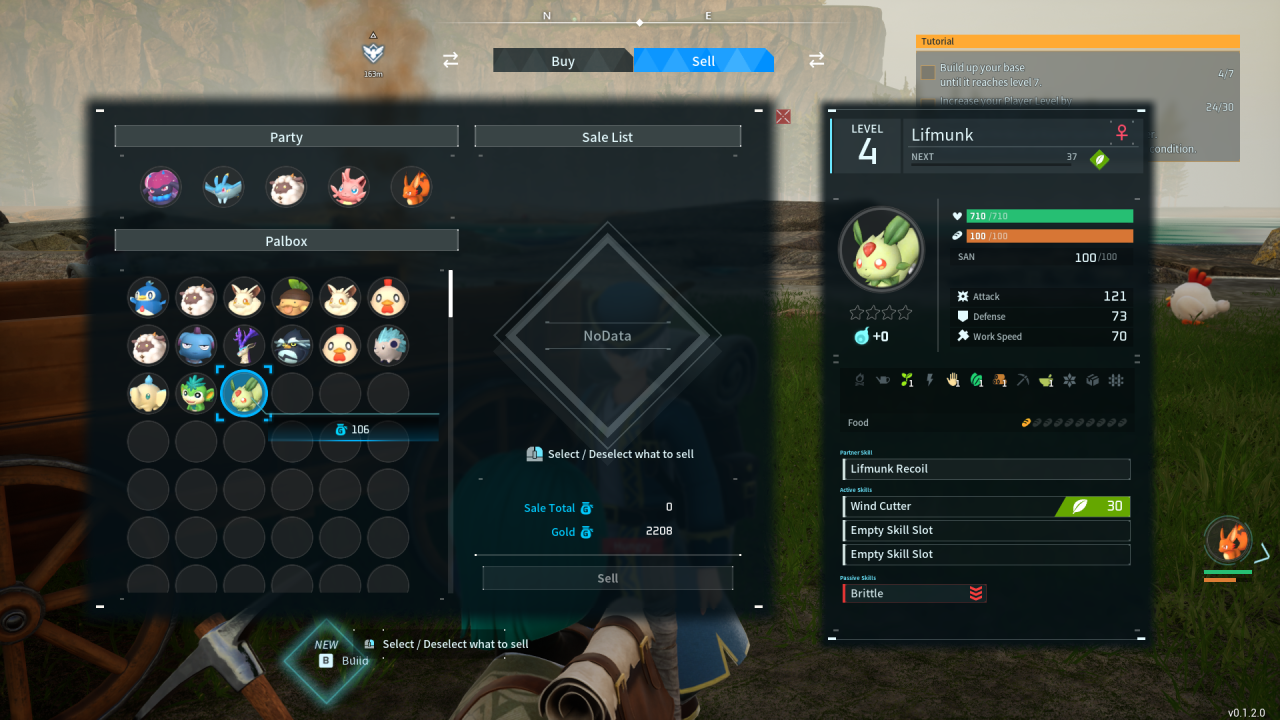The height and width of the screenshot is (720, 1280).
Task: Click the Transporting work suitability icon
Action: pyautogui.click(x=1092, y=380)
